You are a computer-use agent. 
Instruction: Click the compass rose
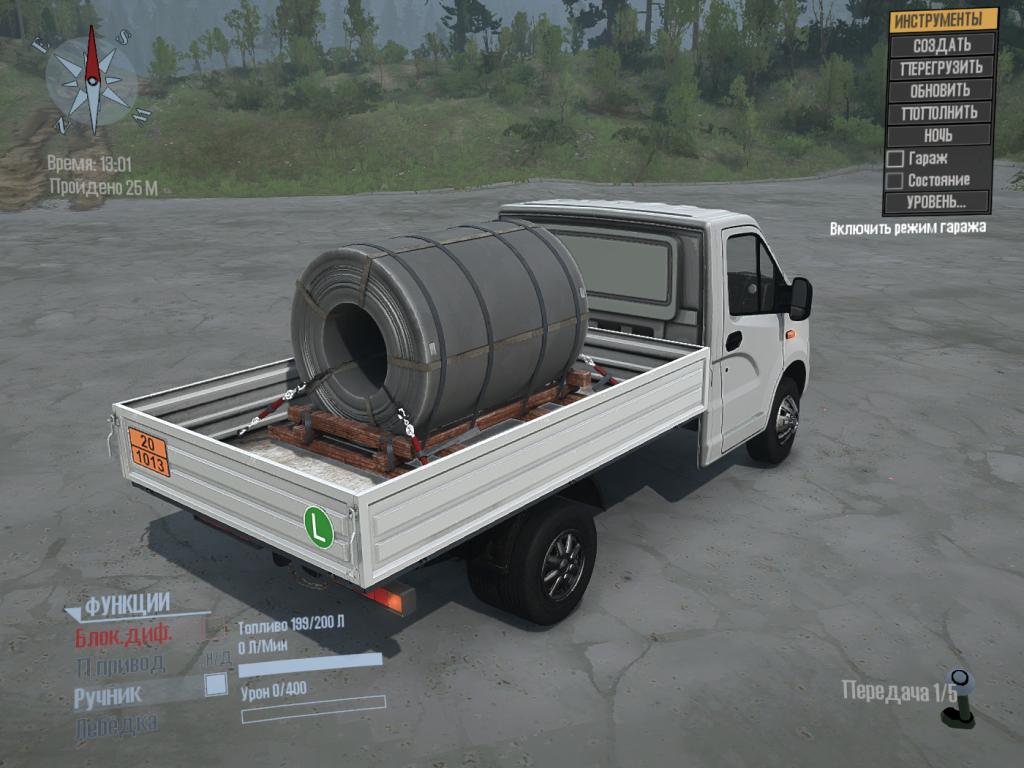click(92, 80)
